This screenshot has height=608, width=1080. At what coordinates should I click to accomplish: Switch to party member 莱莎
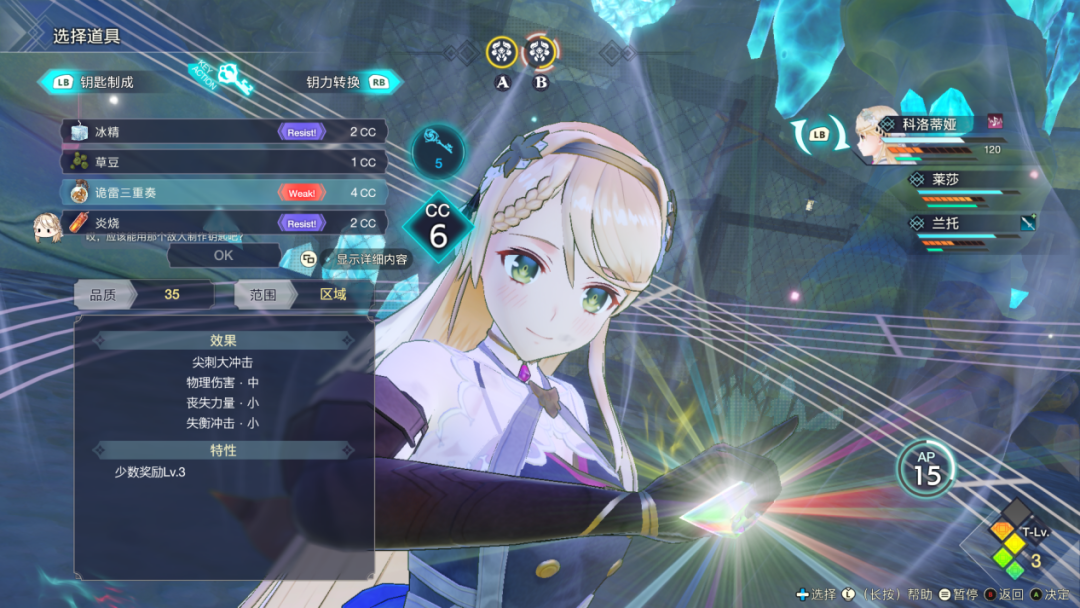945,180
